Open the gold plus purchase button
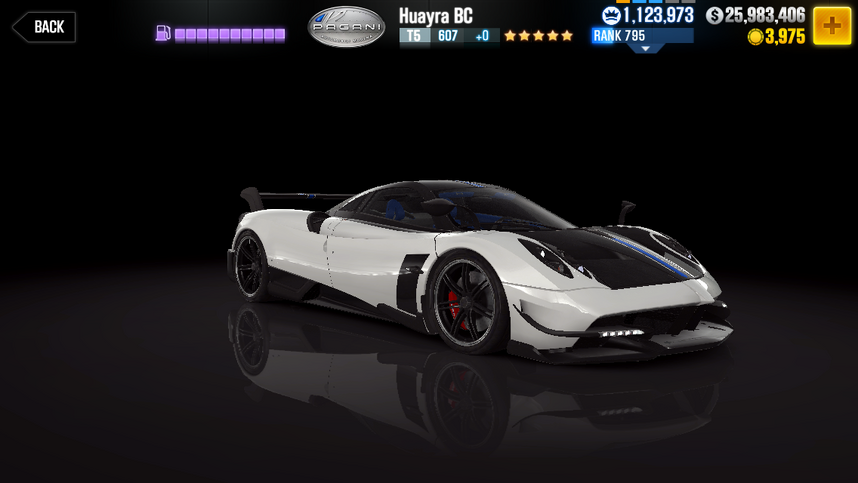 coord(832,26)
